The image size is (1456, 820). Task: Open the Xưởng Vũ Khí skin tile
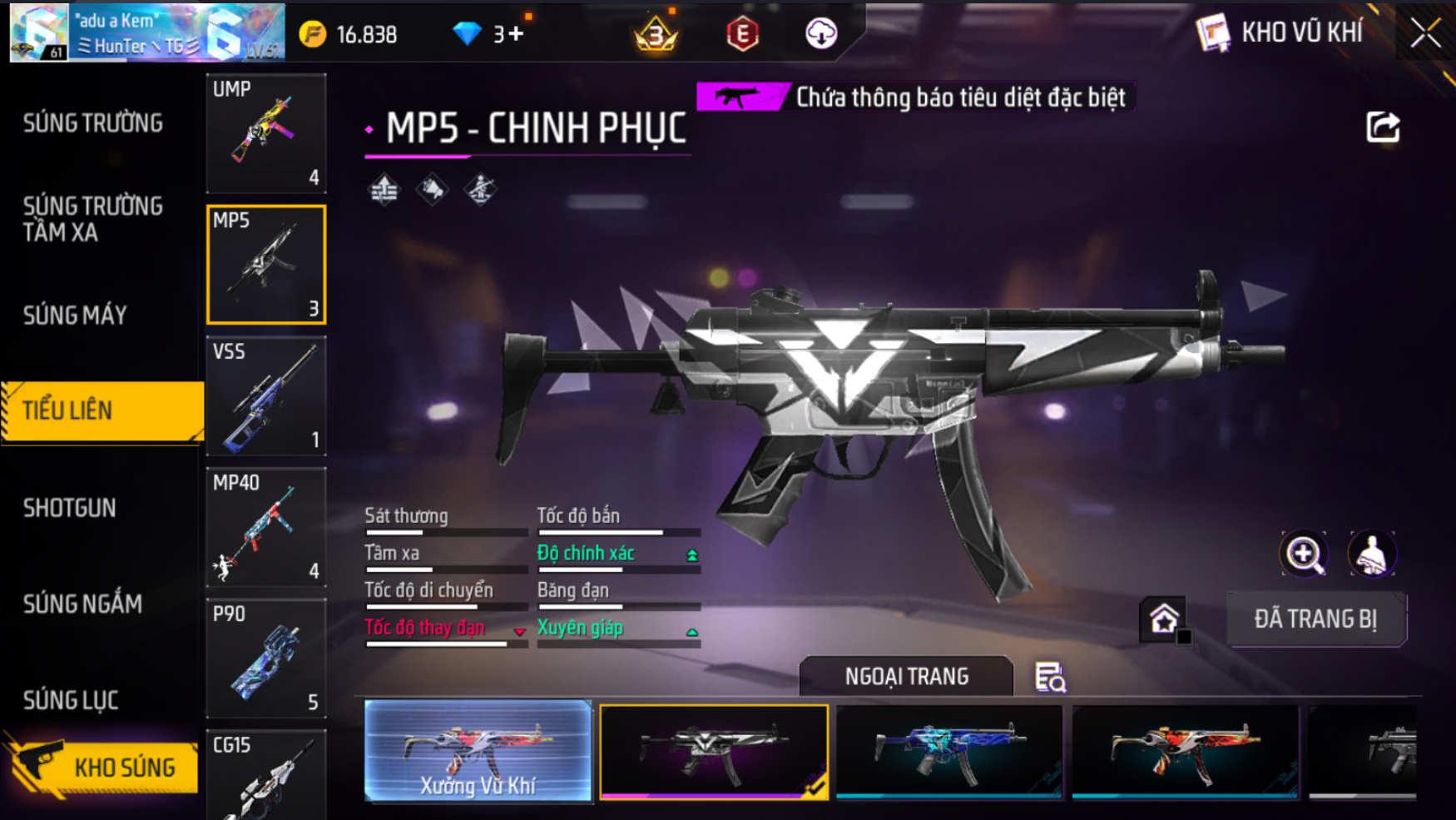click(478, 751)
